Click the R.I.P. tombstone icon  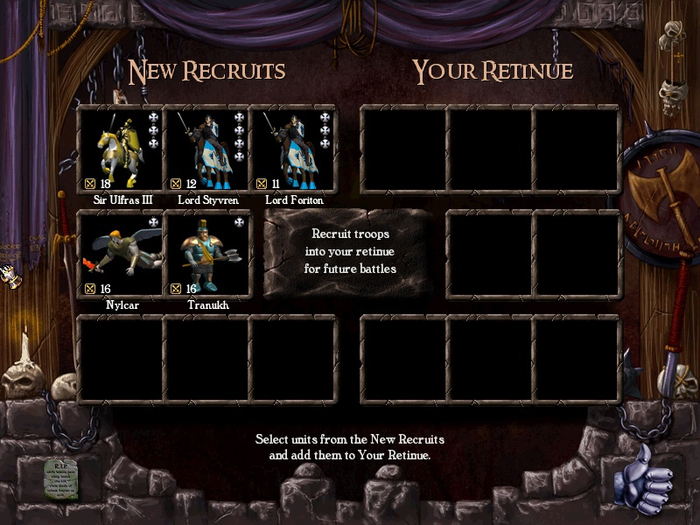tap(61, 478)
